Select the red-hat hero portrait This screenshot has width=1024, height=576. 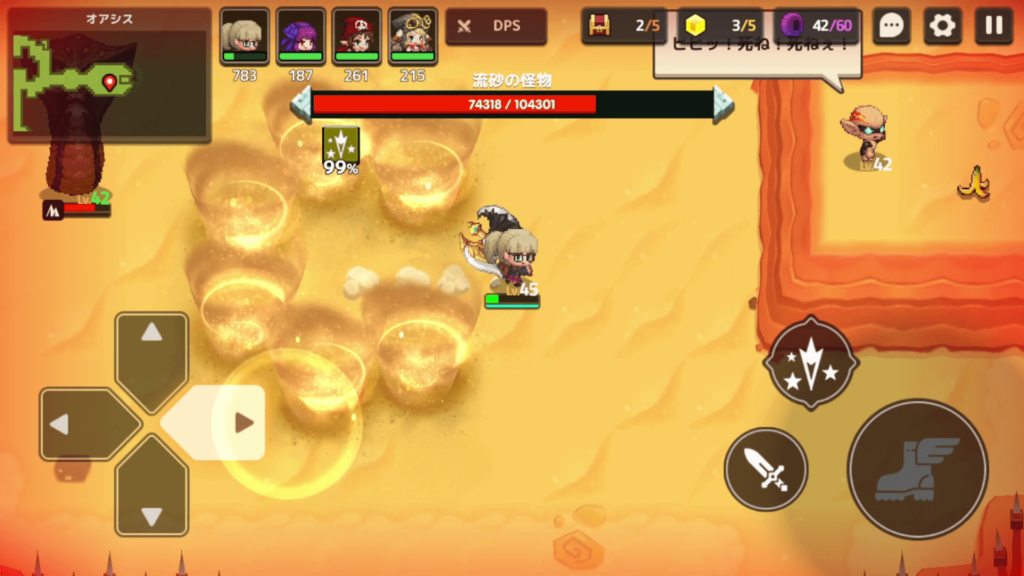coord(356,36)
